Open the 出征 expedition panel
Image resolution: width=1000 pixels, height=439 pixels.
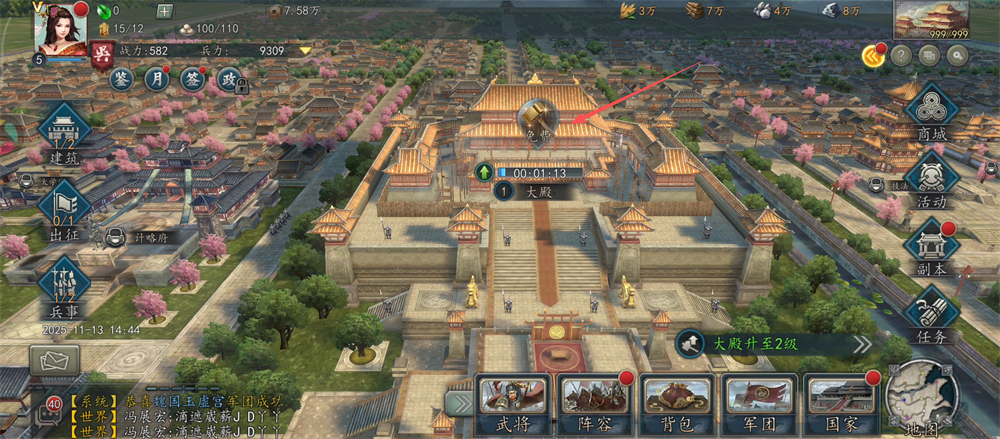coord(64,211)
